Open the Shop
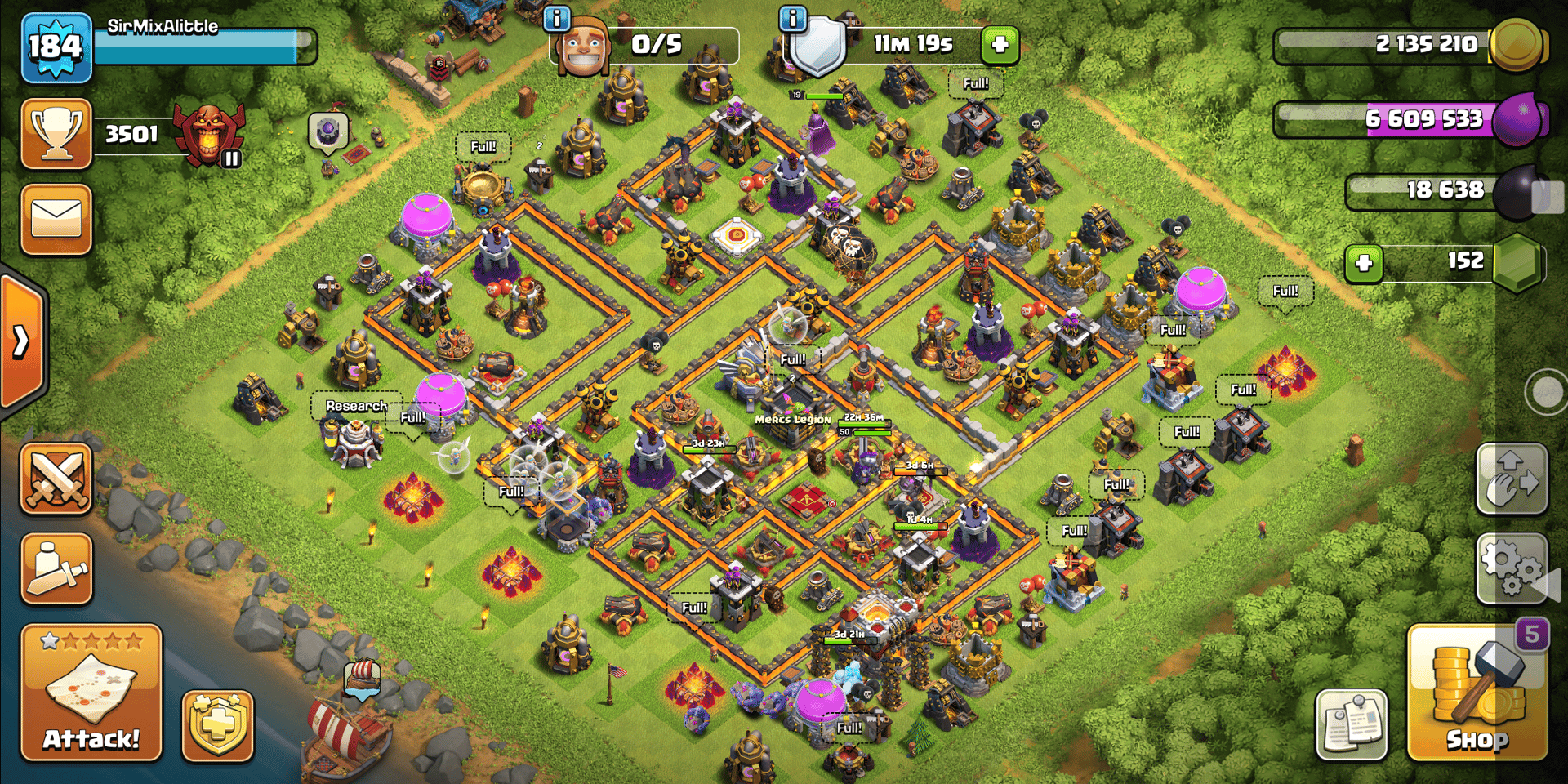Screen dimensions: 1568x784 1477,694
